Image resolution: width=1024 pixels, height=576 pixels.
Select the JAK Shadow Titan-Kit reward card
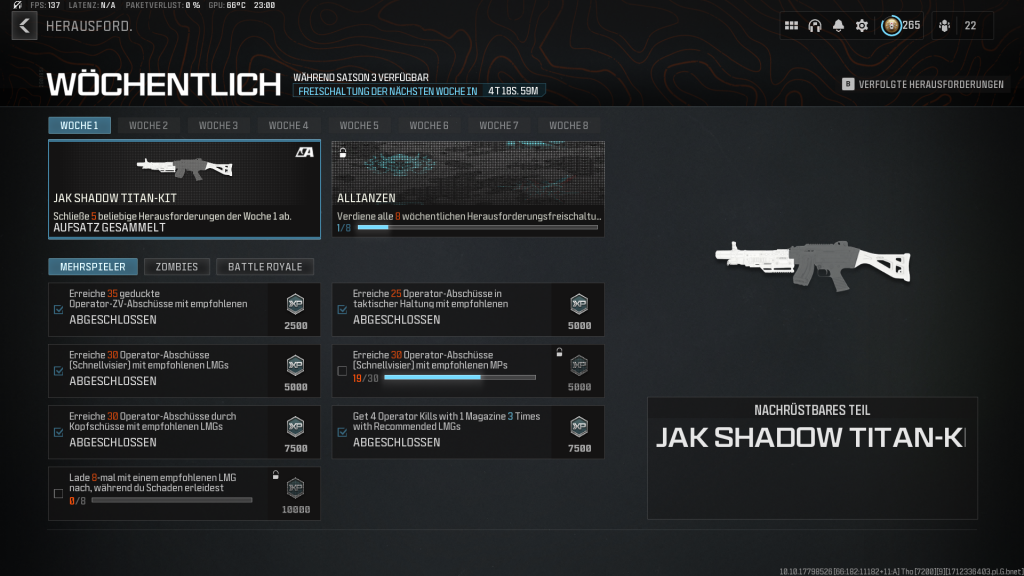(184, 189)
